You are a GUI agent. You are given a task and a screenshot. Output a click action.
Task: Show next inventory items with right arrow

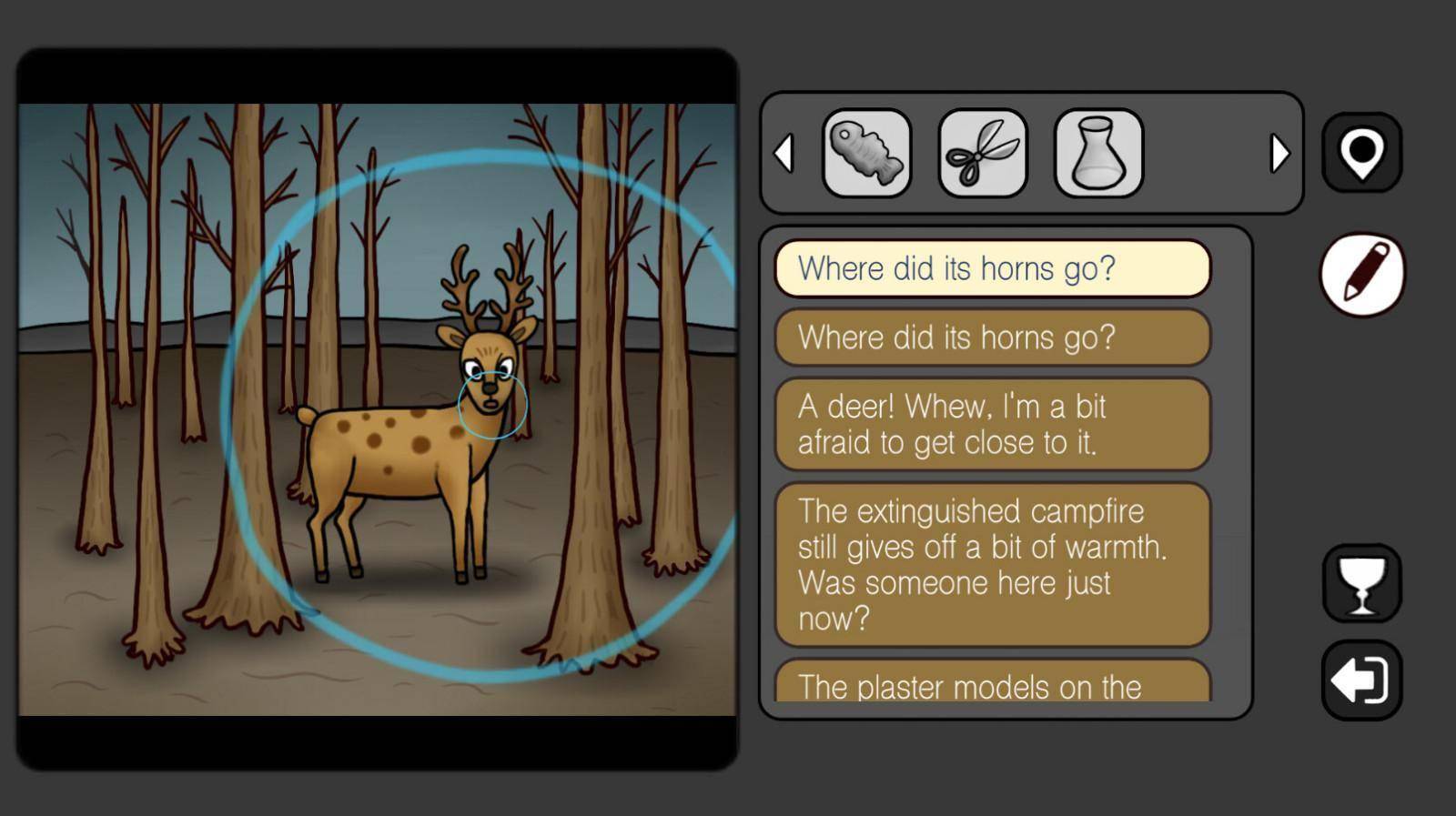click(x=1279, y=153)
